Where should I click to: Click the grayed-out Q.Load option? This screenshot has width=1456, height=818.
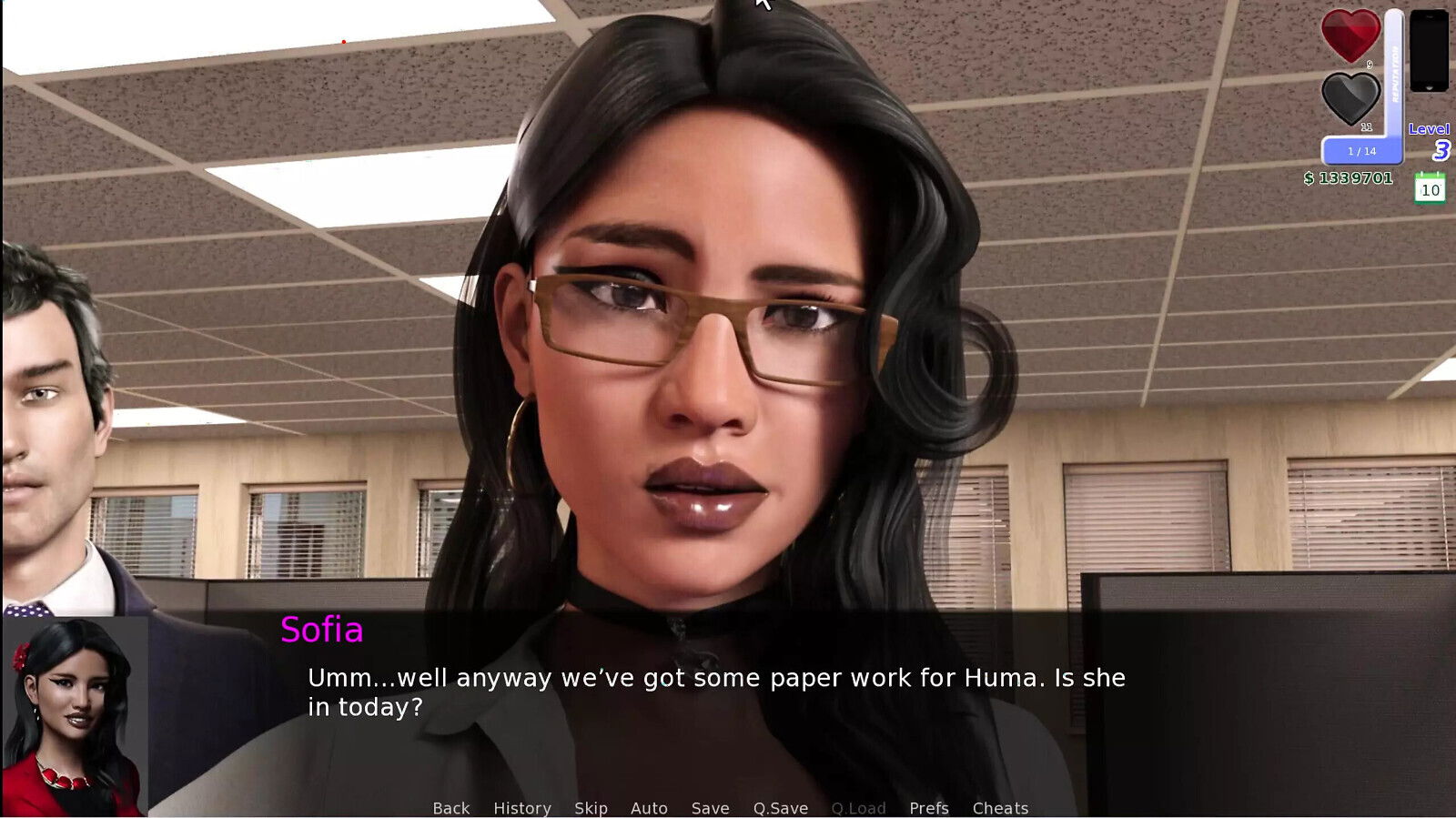[x=858, y=808]
